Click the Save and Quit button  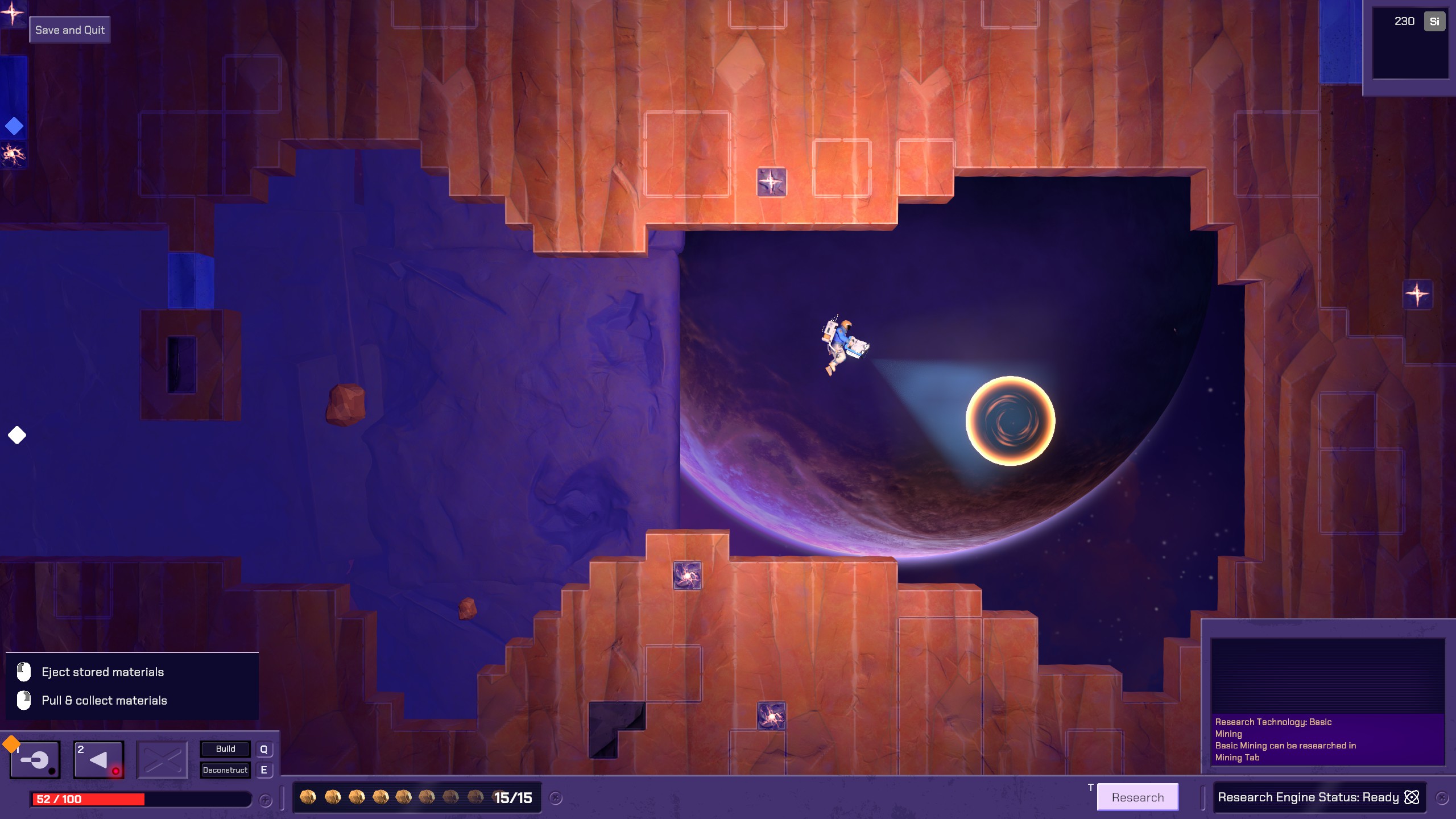(x=69, y=30)
